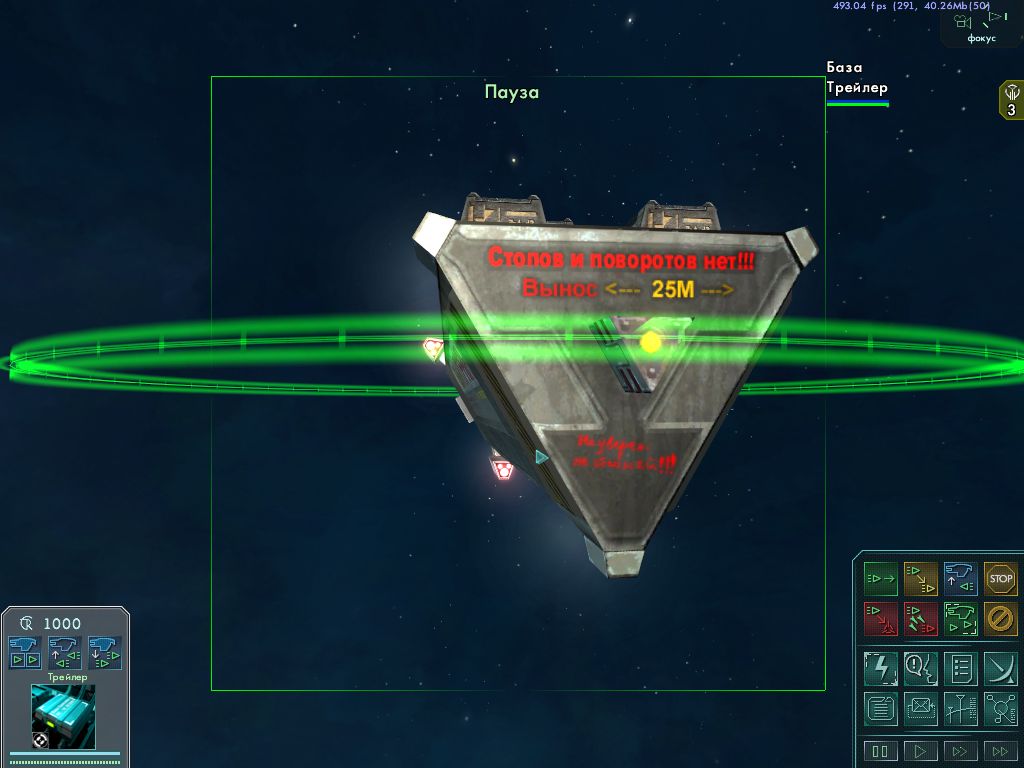1024x768 pixels.
Task: Activate the blue dock-to-ship order icon
Action: (x=960, y=578)
